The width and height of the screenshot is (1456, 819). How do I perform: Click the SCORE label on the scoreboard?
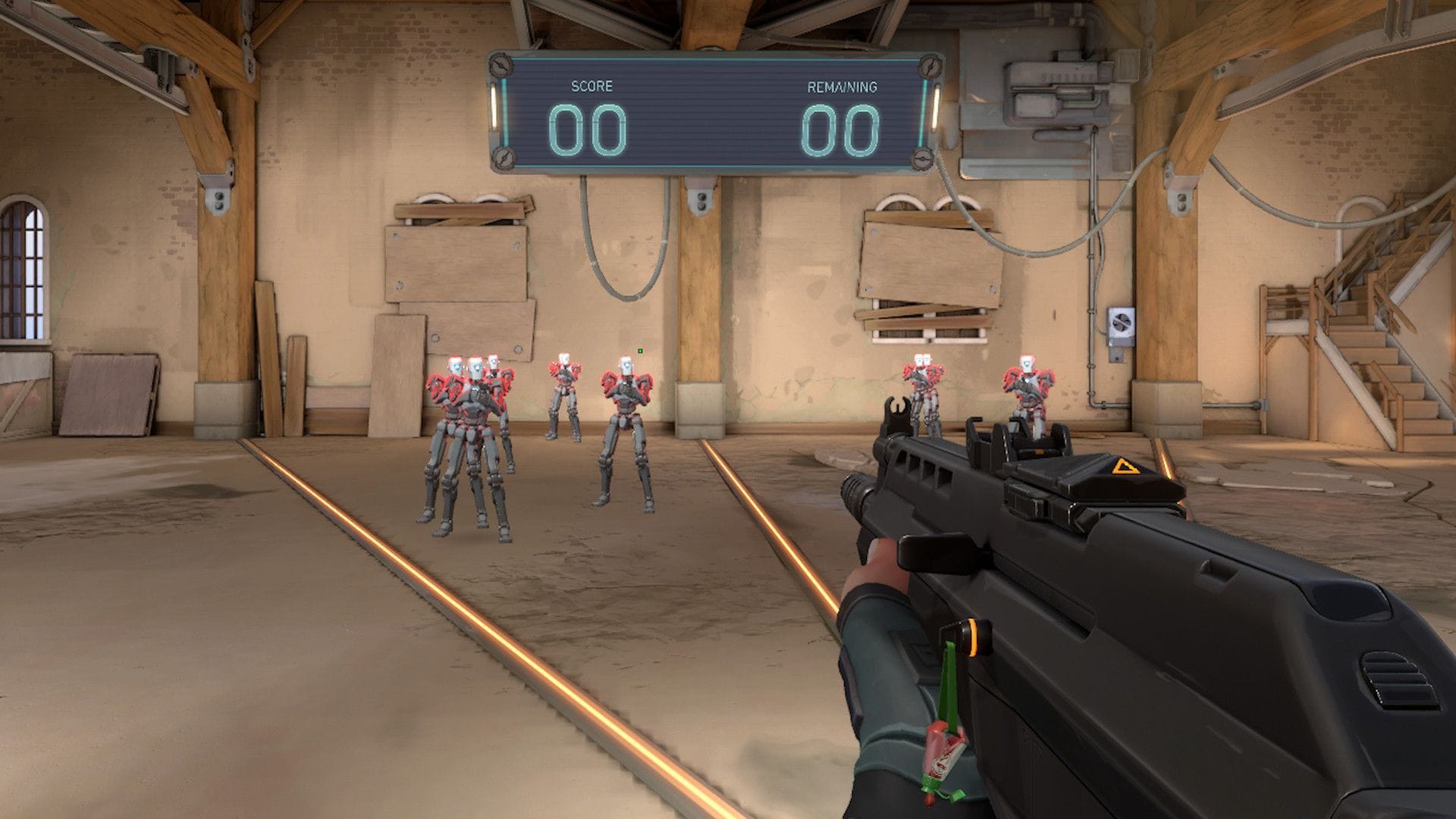tap(592, 85)
